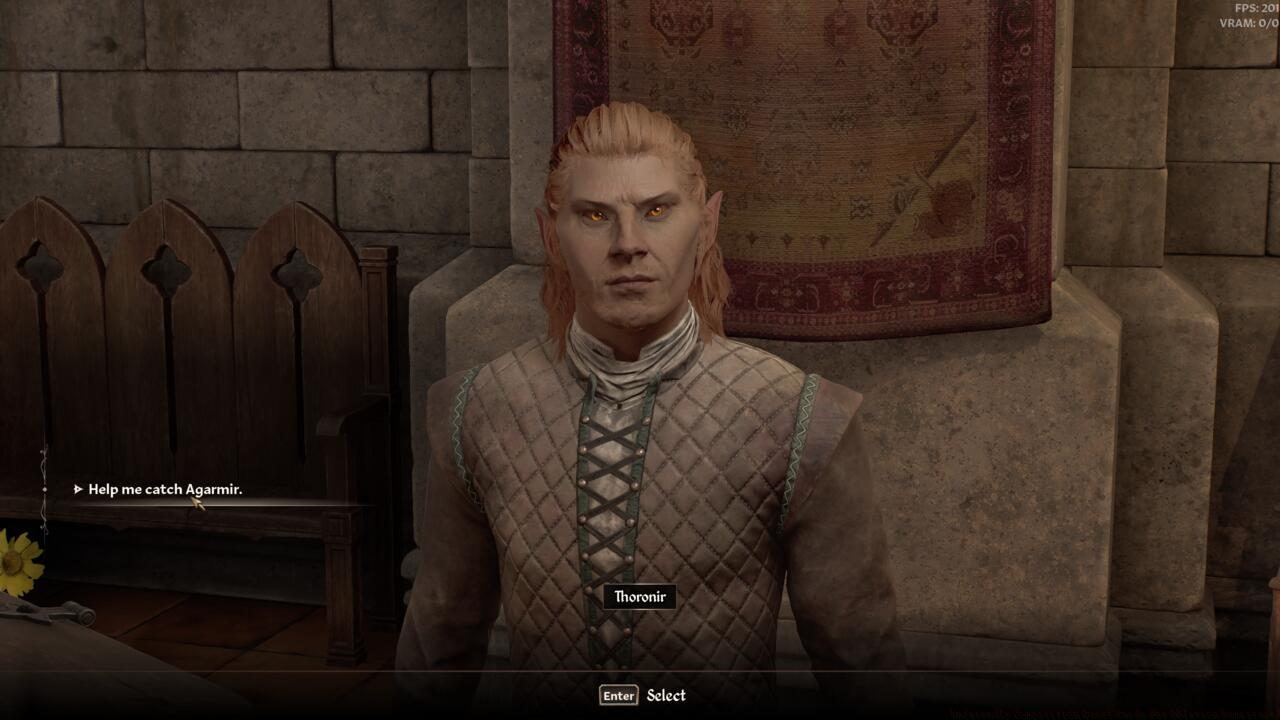The height and width of the screenshot is (720, 1280).
Task: Click the Enter key prompt icon
Action: tap(618, 694)
